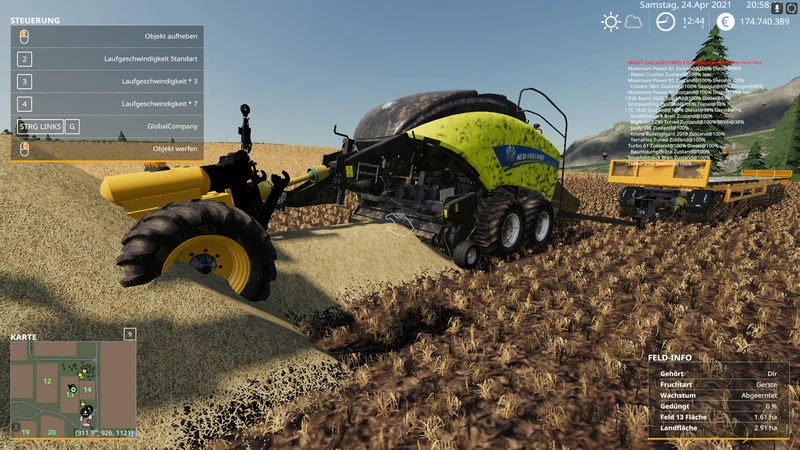Click the green player marker on the minimap
Screen dimensions: 800x450
tap(73, 387)
